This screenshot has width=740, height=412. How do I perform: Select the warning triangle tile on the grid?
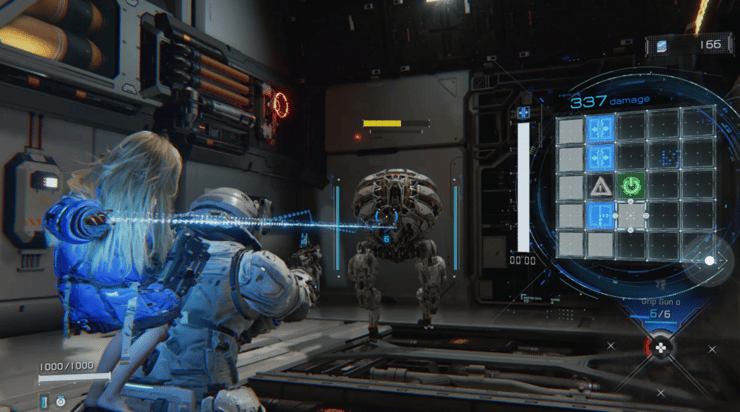(601, 186)
